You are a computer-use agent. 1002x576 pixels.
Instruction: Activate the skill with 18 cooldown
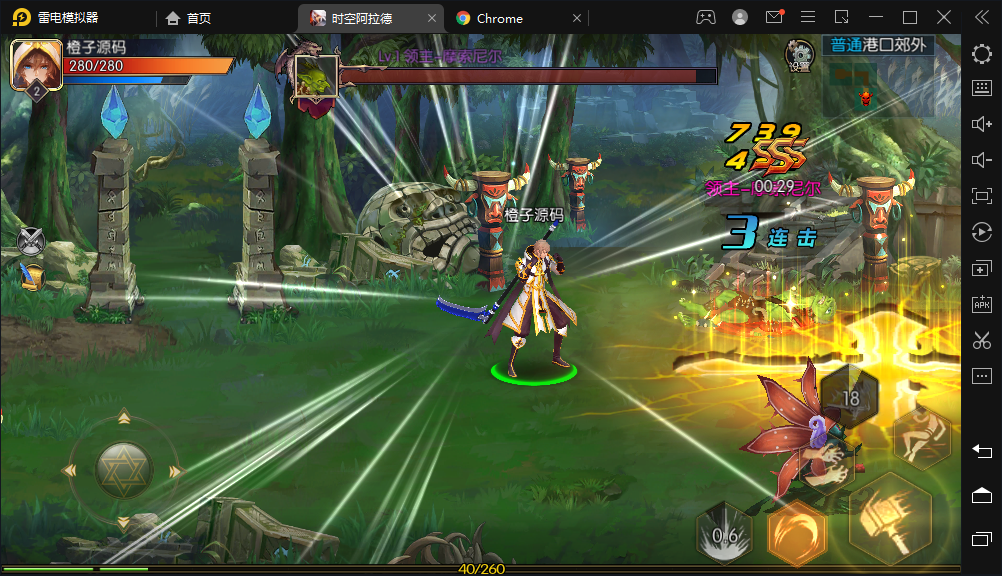point(849,397)
